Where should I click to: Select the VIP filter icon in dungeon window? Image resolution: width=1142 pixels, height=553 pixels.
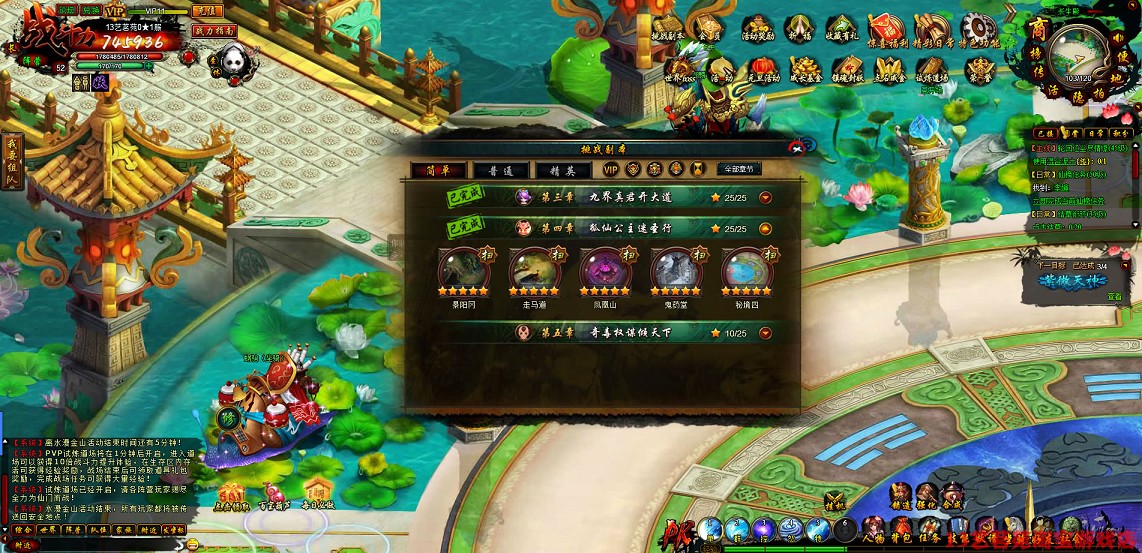point(611,169)
